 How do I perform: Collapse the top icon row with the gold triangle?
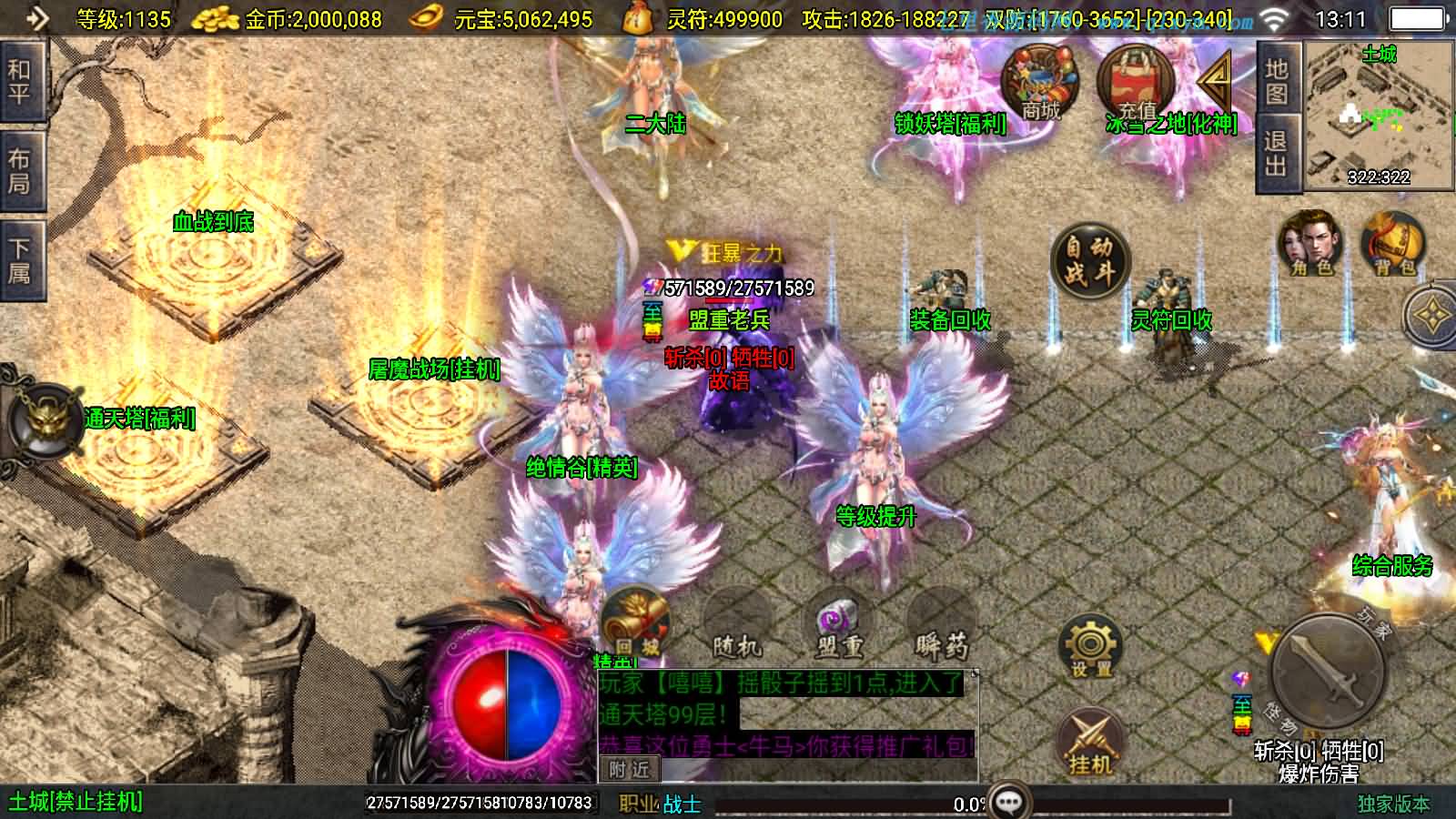click(x=1215, y=82)
